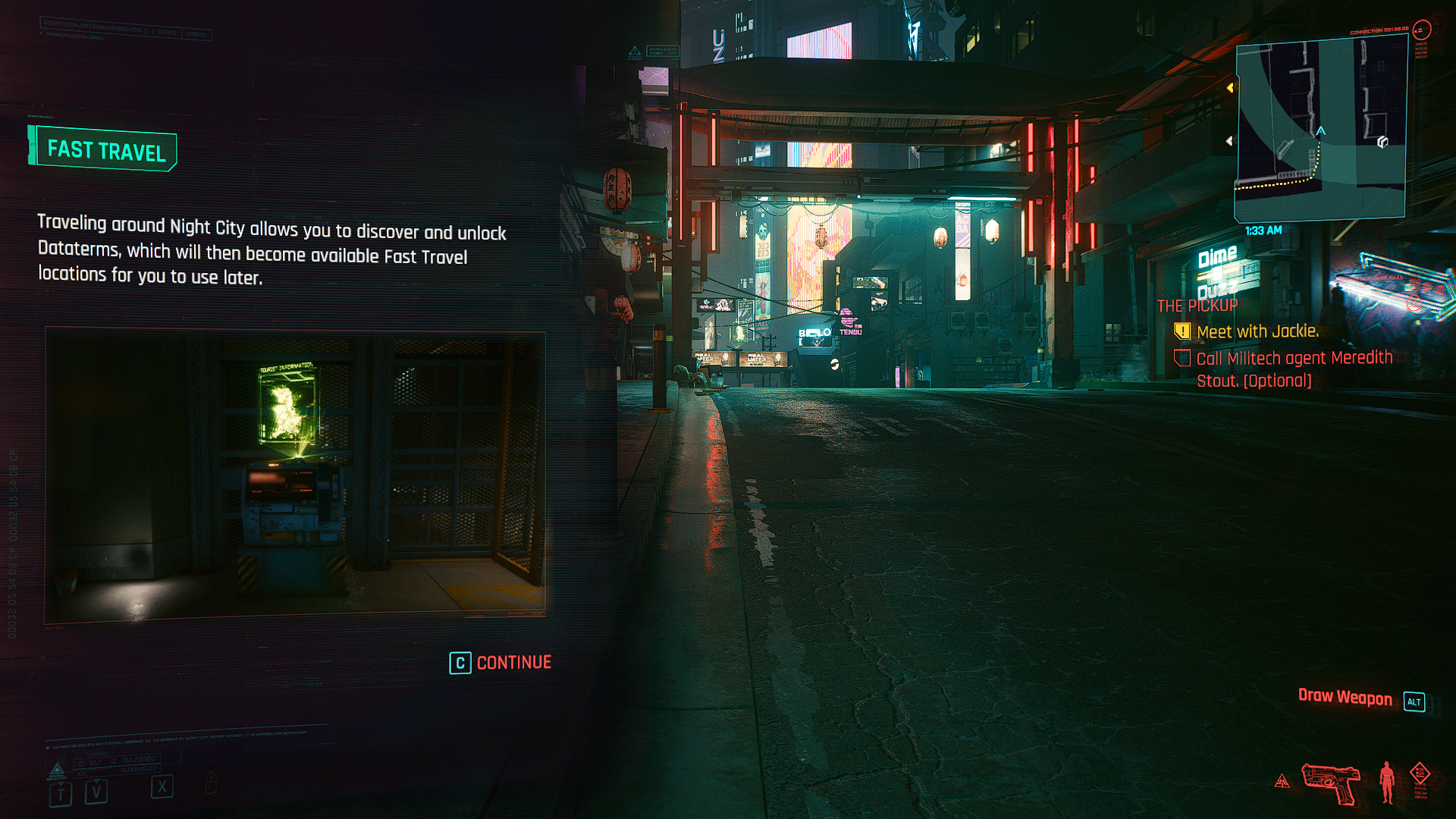
Task: Continue past the Fast Travel tutorial
Action: pyautogui.click(x=500, y=663)
